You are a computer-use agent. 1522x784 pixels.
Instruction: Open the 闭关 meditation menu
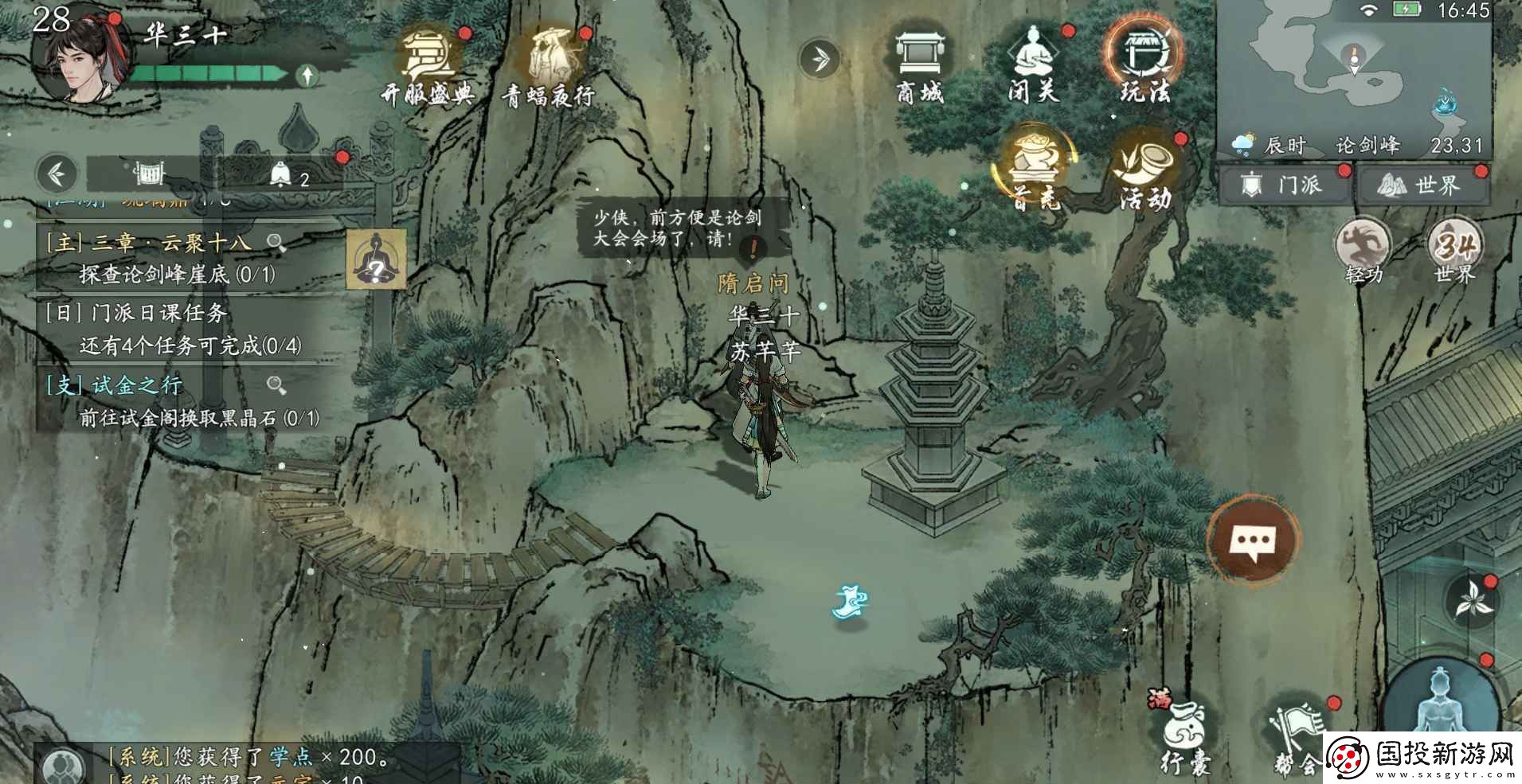(x=1033, y=66)
